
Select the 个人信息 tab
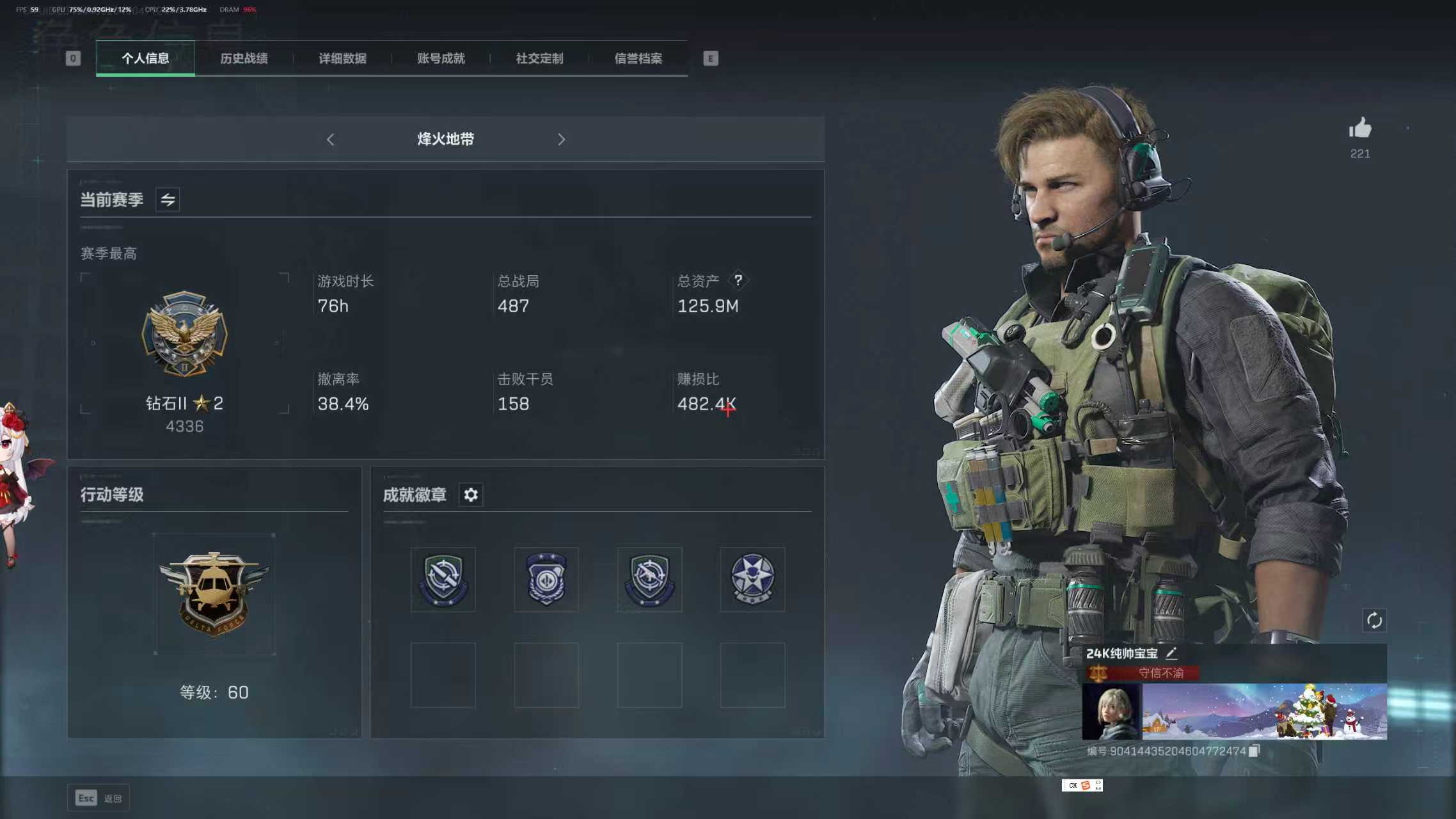point(145,58)
